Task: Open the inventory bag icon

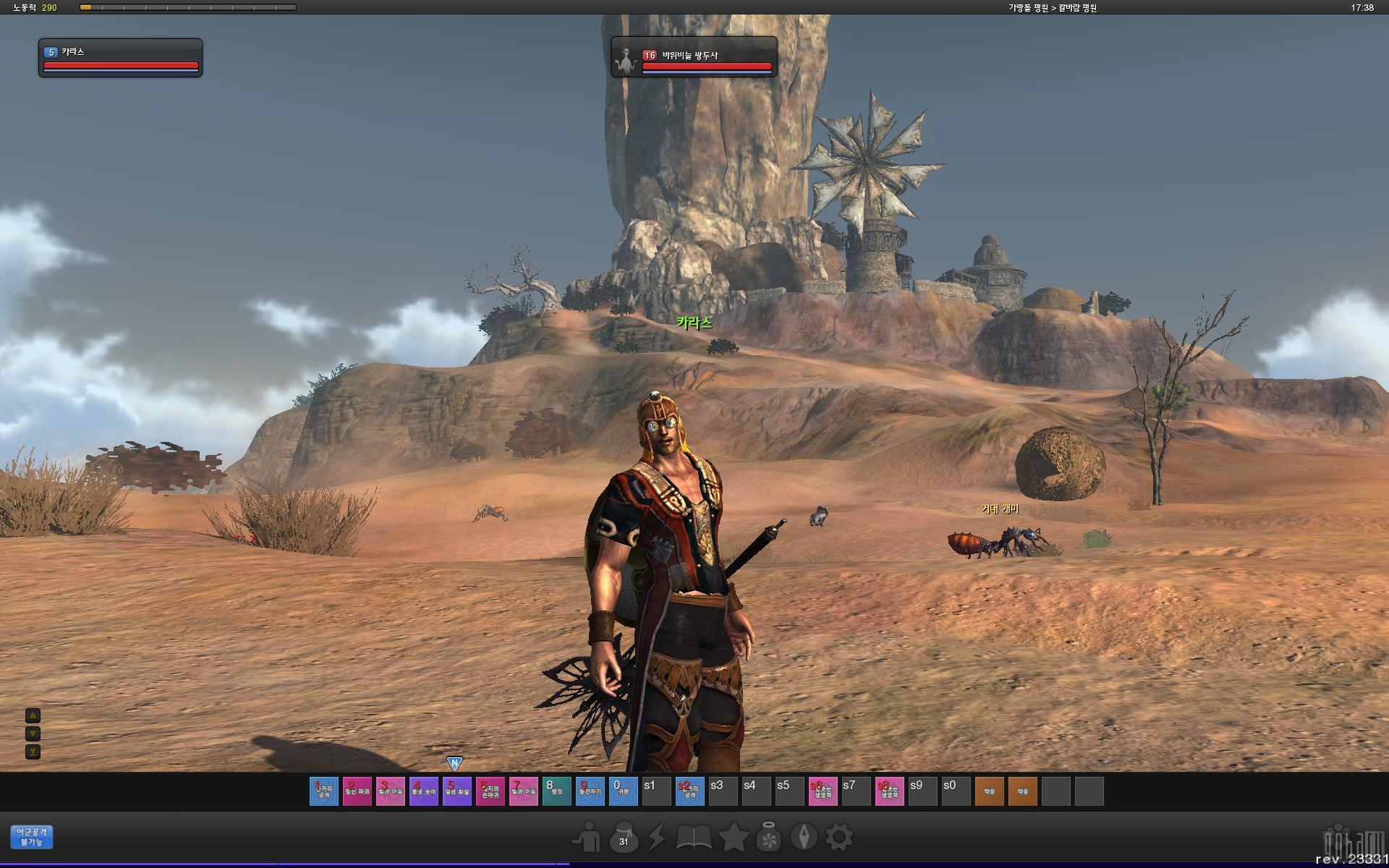Action: pos(623,838)
